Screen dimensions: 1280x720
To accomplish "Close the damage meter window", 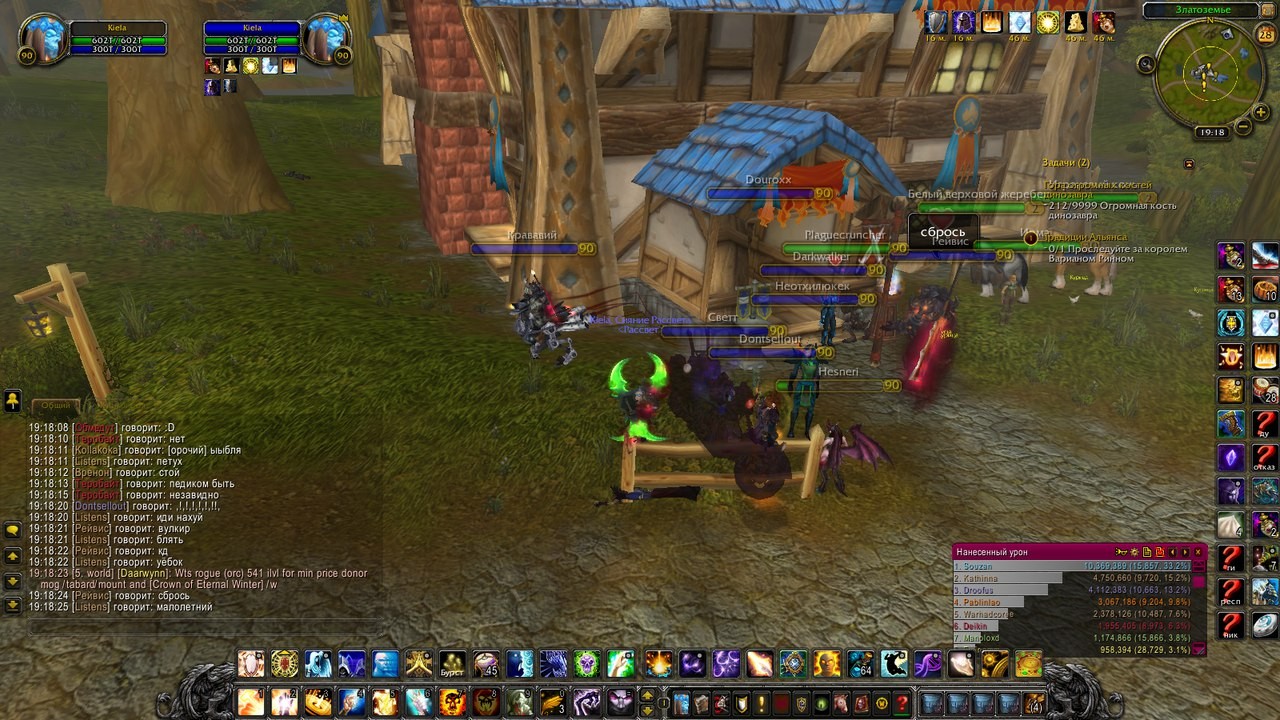I will point(1198,552).
